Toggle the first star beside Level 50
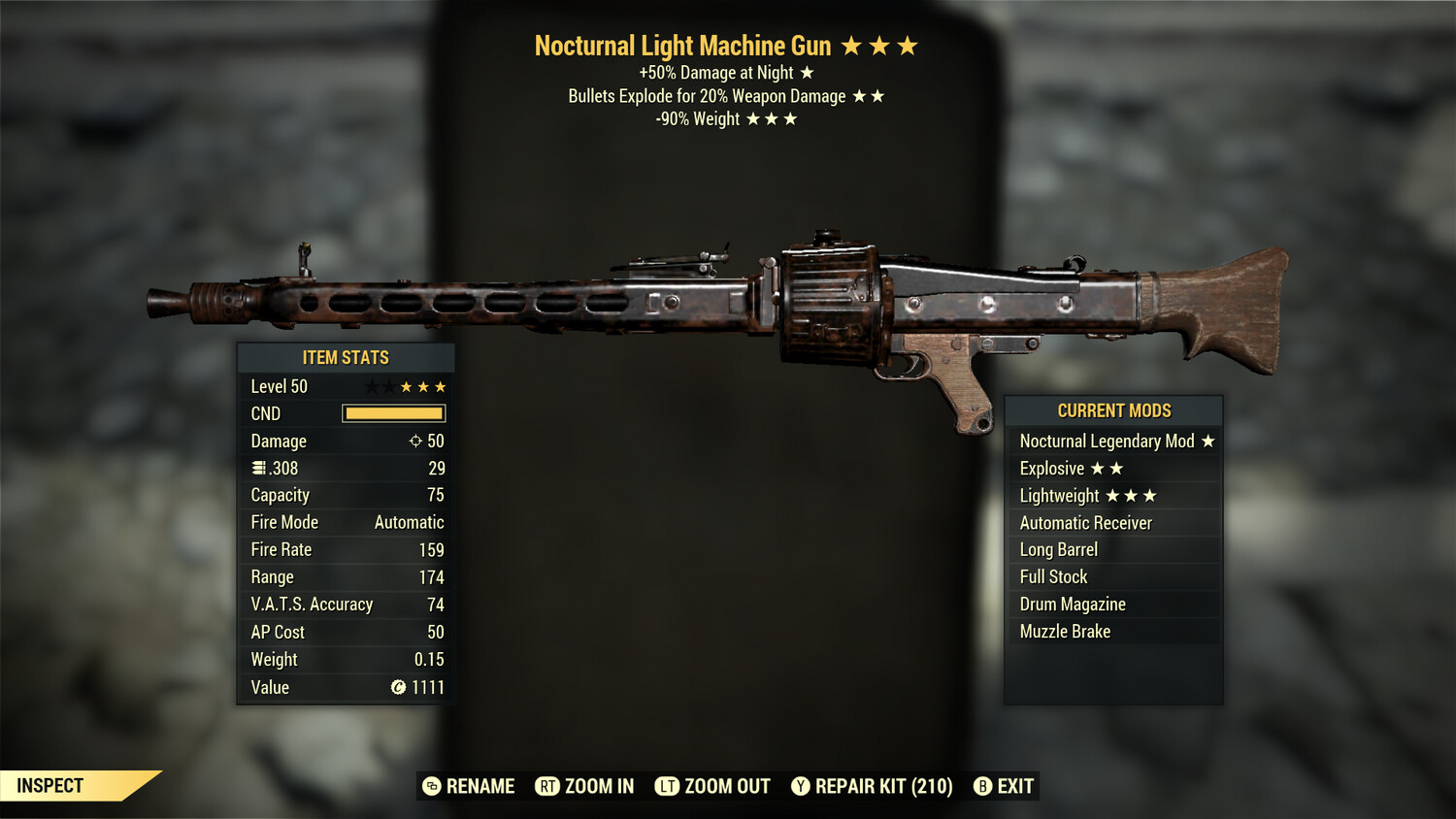The height and width of the screenshot is (819, 1456). [x=371, y=385]
